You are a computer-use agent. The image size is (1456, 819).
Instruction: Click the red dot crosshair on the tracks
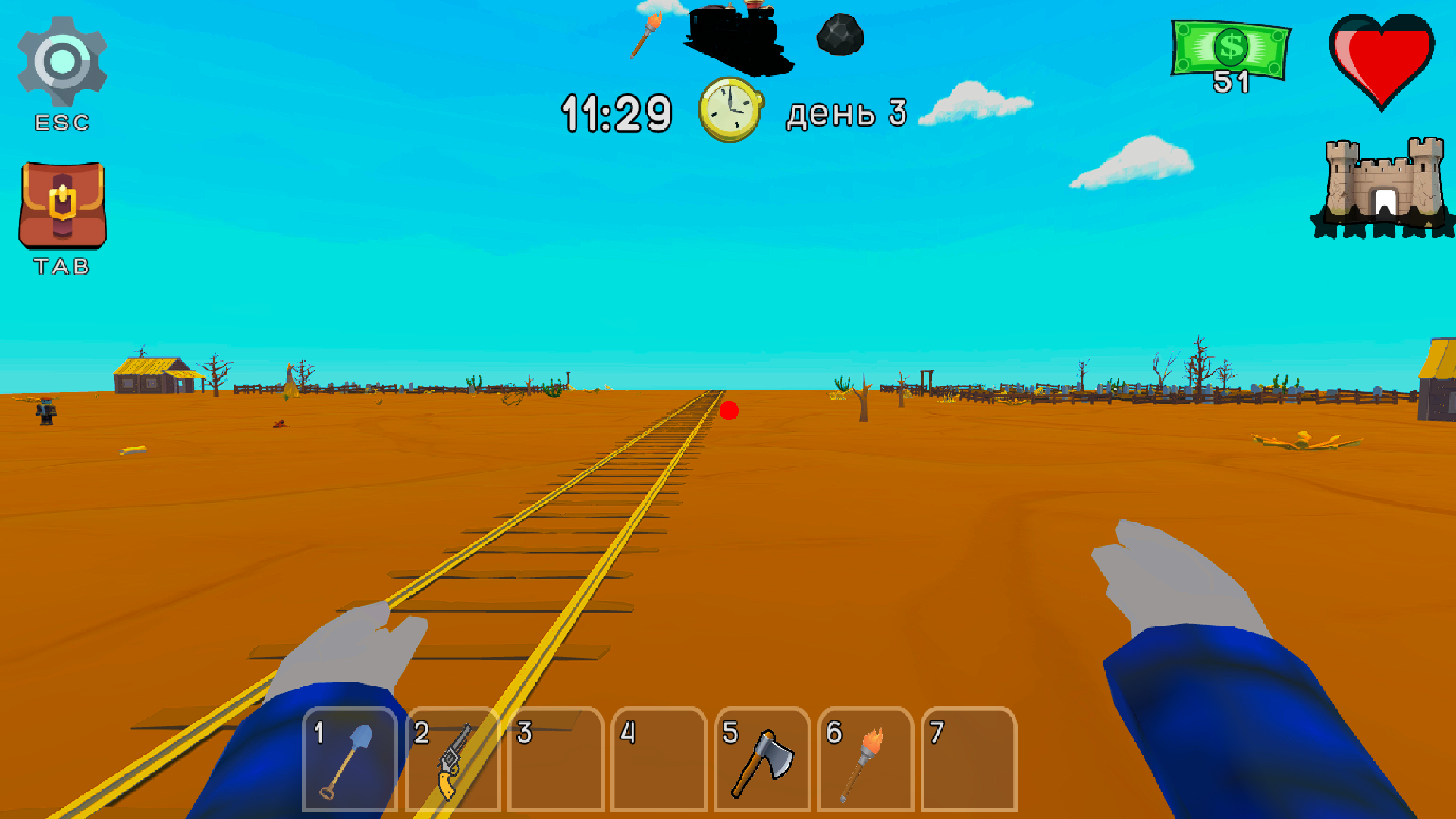pos(730,410)
